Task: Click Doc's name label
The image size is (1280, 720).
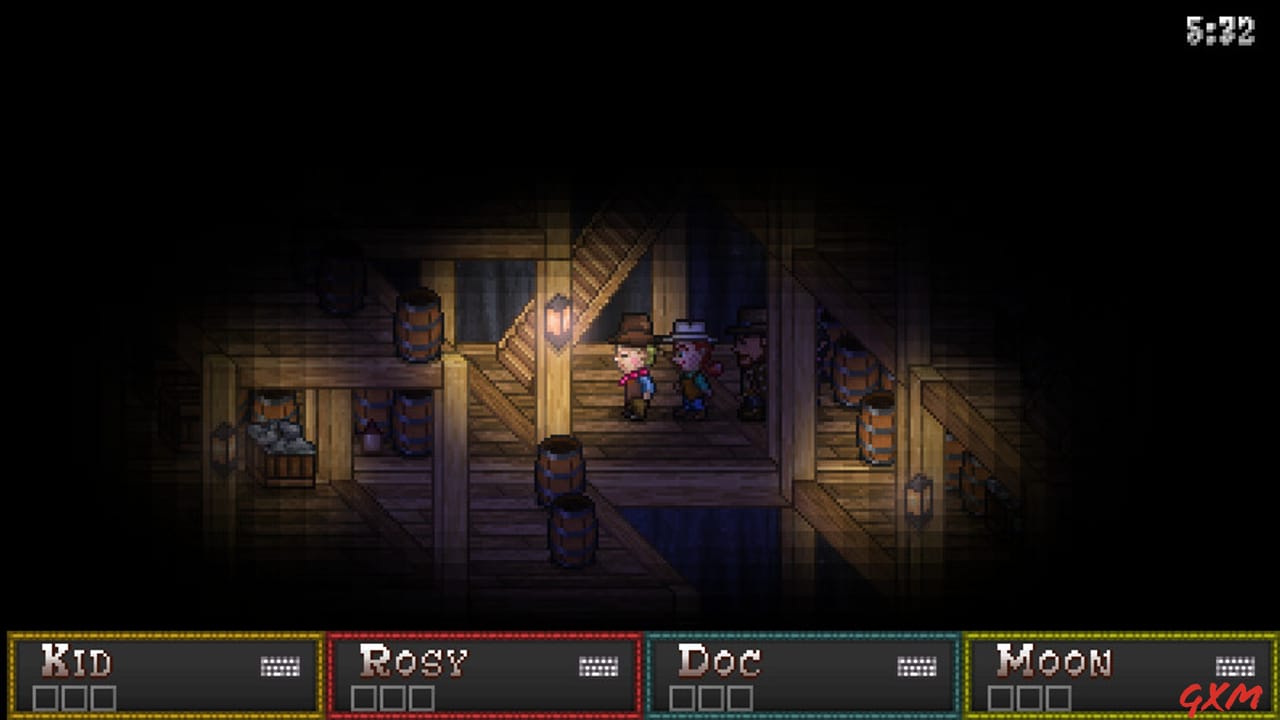Action: 720,659
